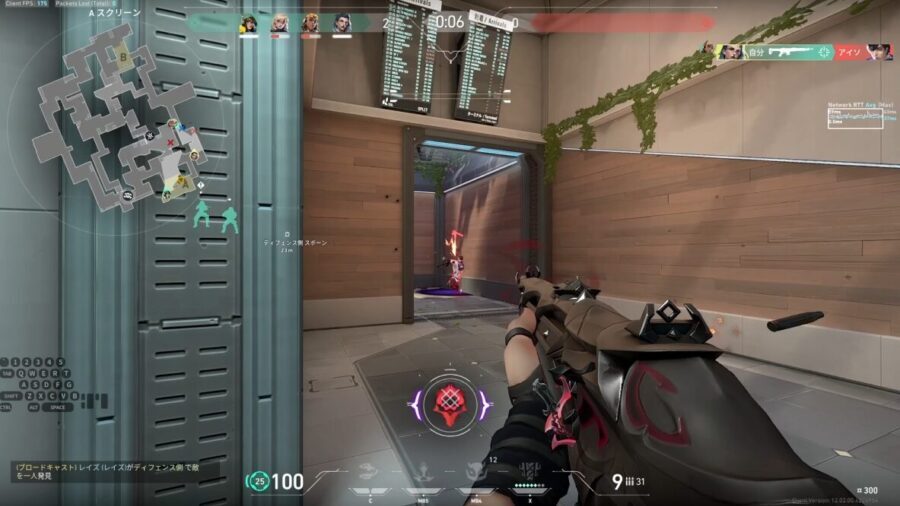Image resolution: width=900 pixels, height=506 pixels.
Task: Click the kill feed entry
Action: (x=796, y=51)
